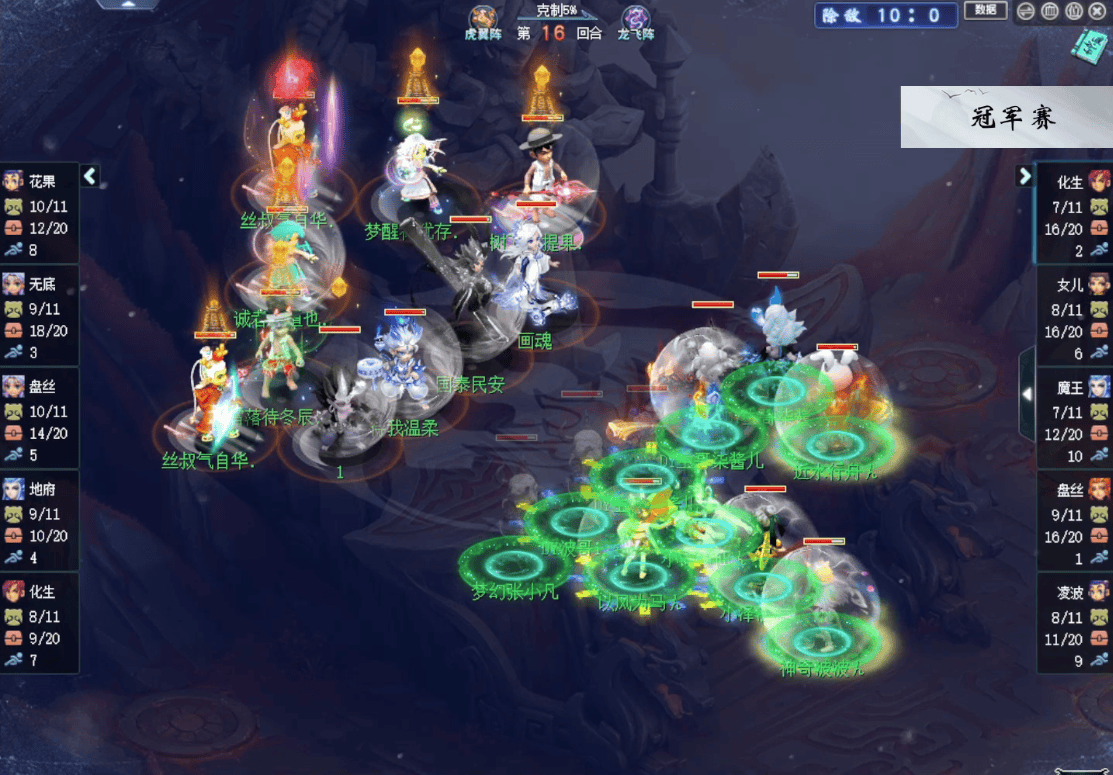Click the 龙飞阵 formation icon
1113x775 pixels.
click(636, 18)
